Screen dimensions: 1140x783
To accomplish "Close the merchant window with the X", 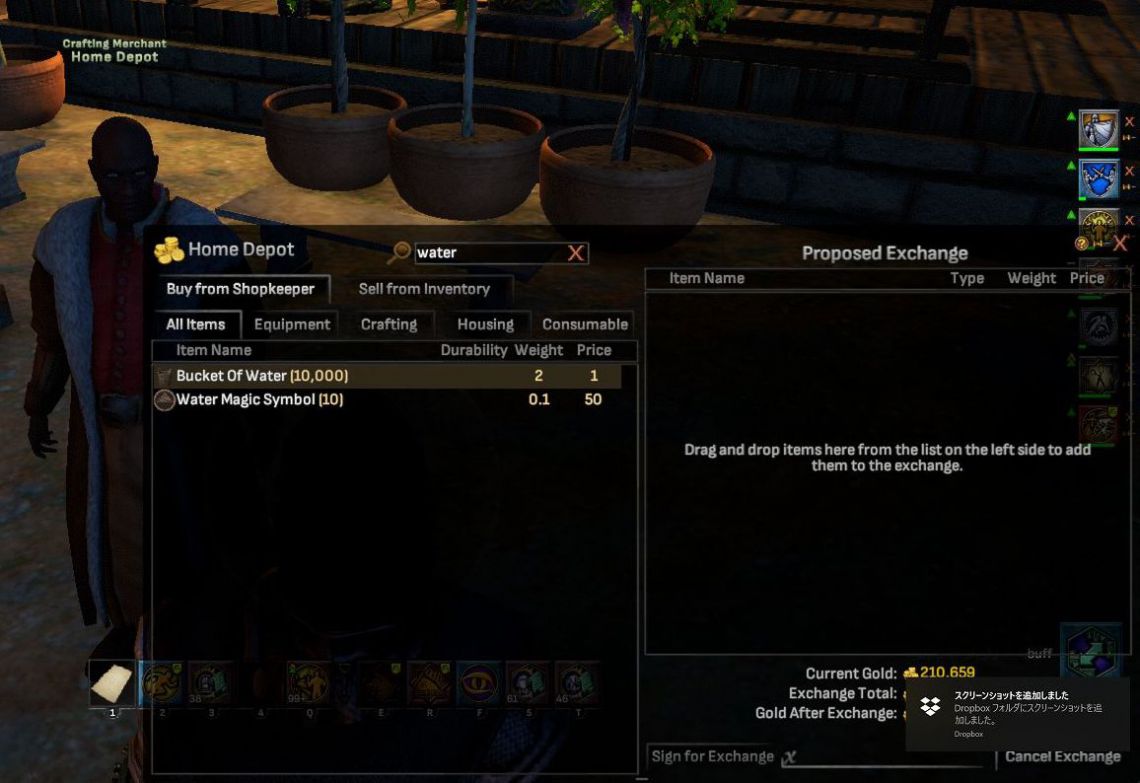I will coord(1120,243).
